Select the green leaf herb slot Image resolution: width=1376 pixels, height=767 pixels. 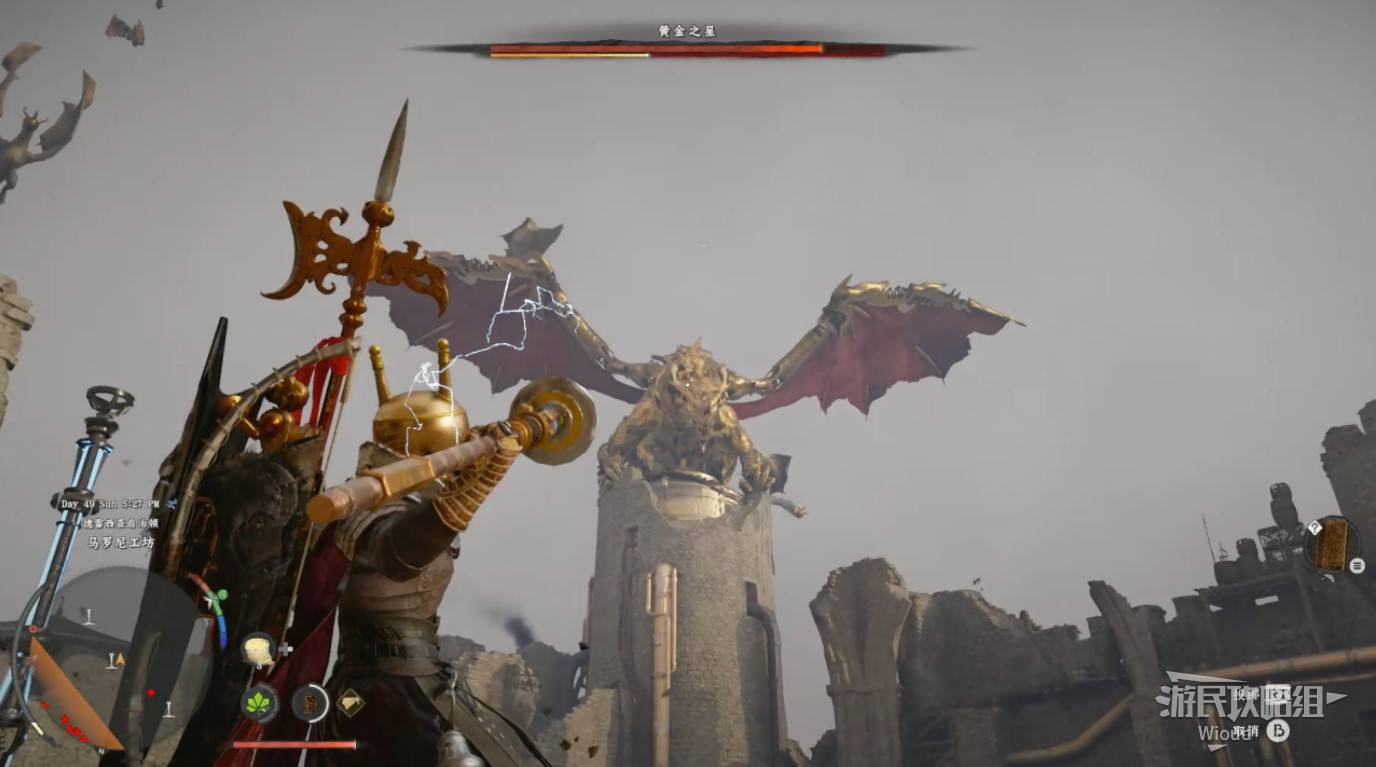(x=259, y=703)
